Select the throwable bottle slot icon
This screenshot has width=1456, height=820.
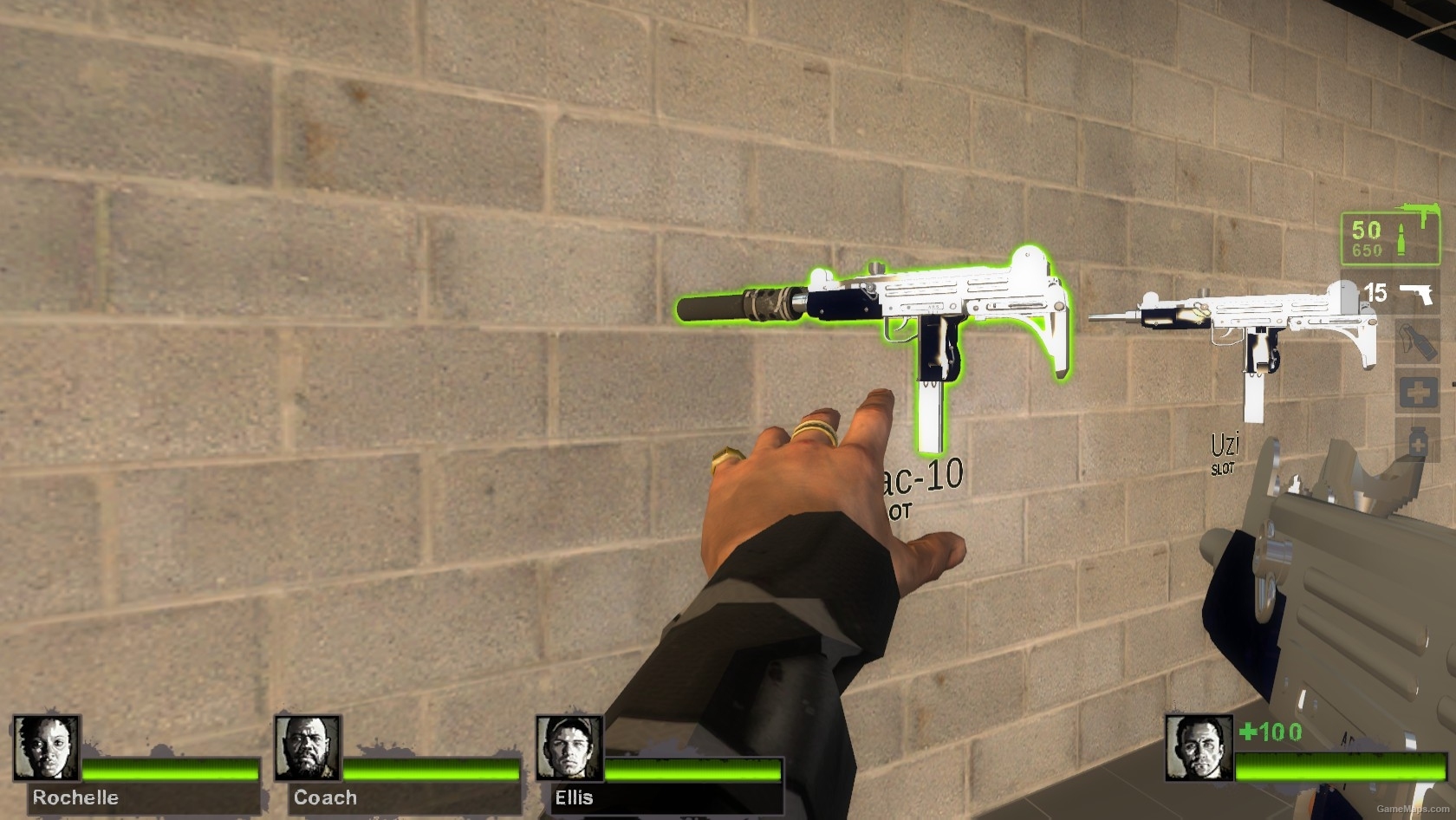pyautogui.click(x=1420, y=340)
